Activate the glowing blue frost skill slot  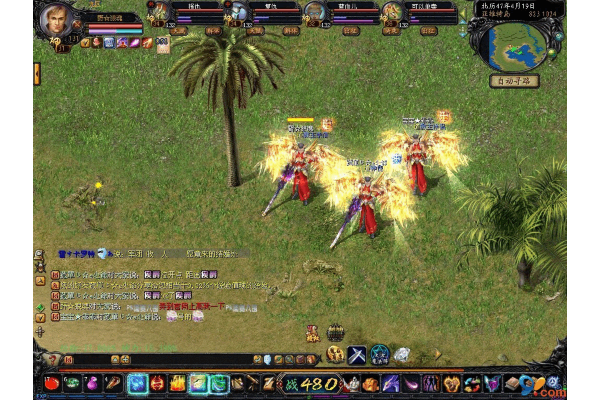coord(138,383)
